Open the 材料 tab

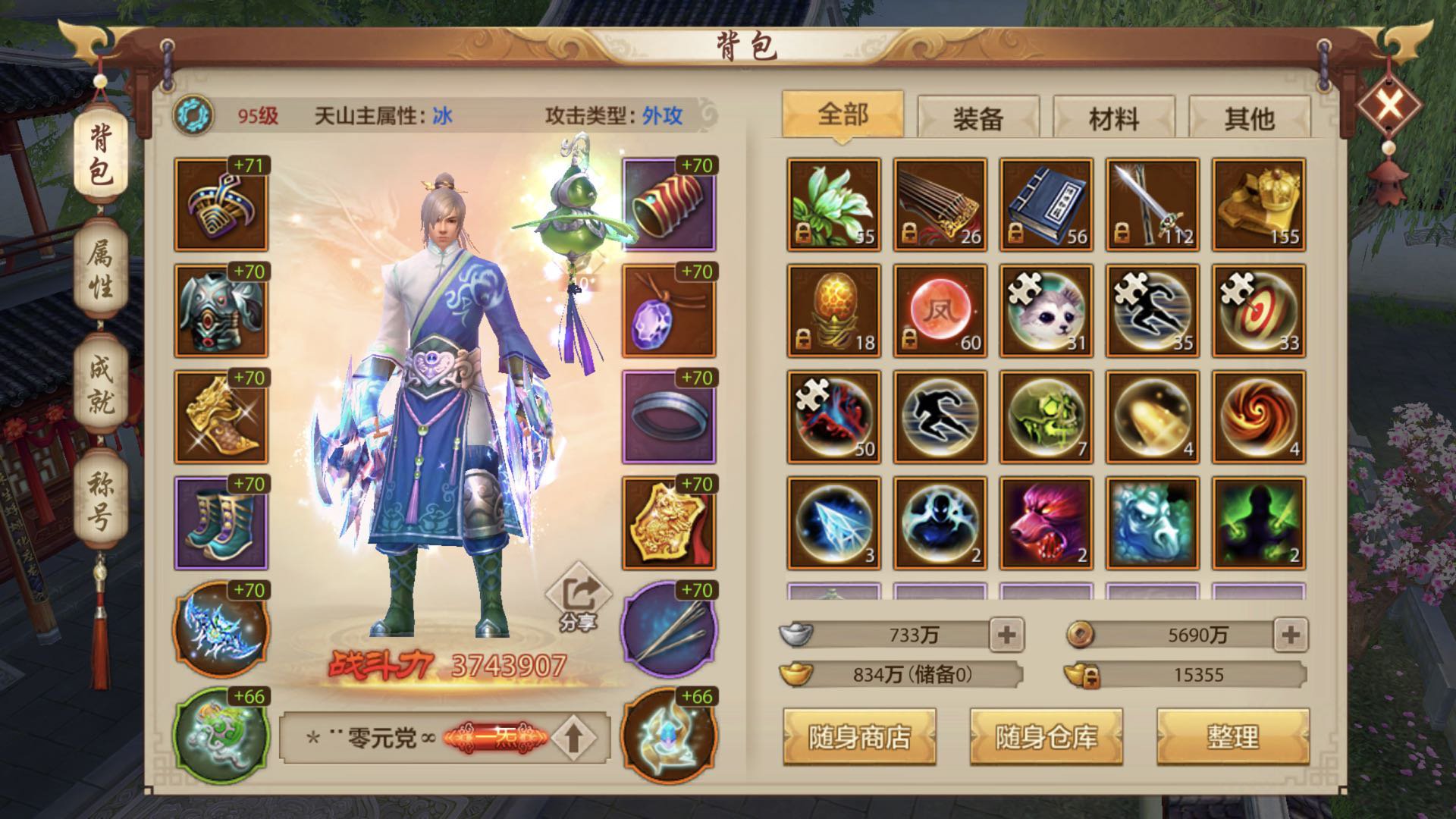pos(1115,115)
